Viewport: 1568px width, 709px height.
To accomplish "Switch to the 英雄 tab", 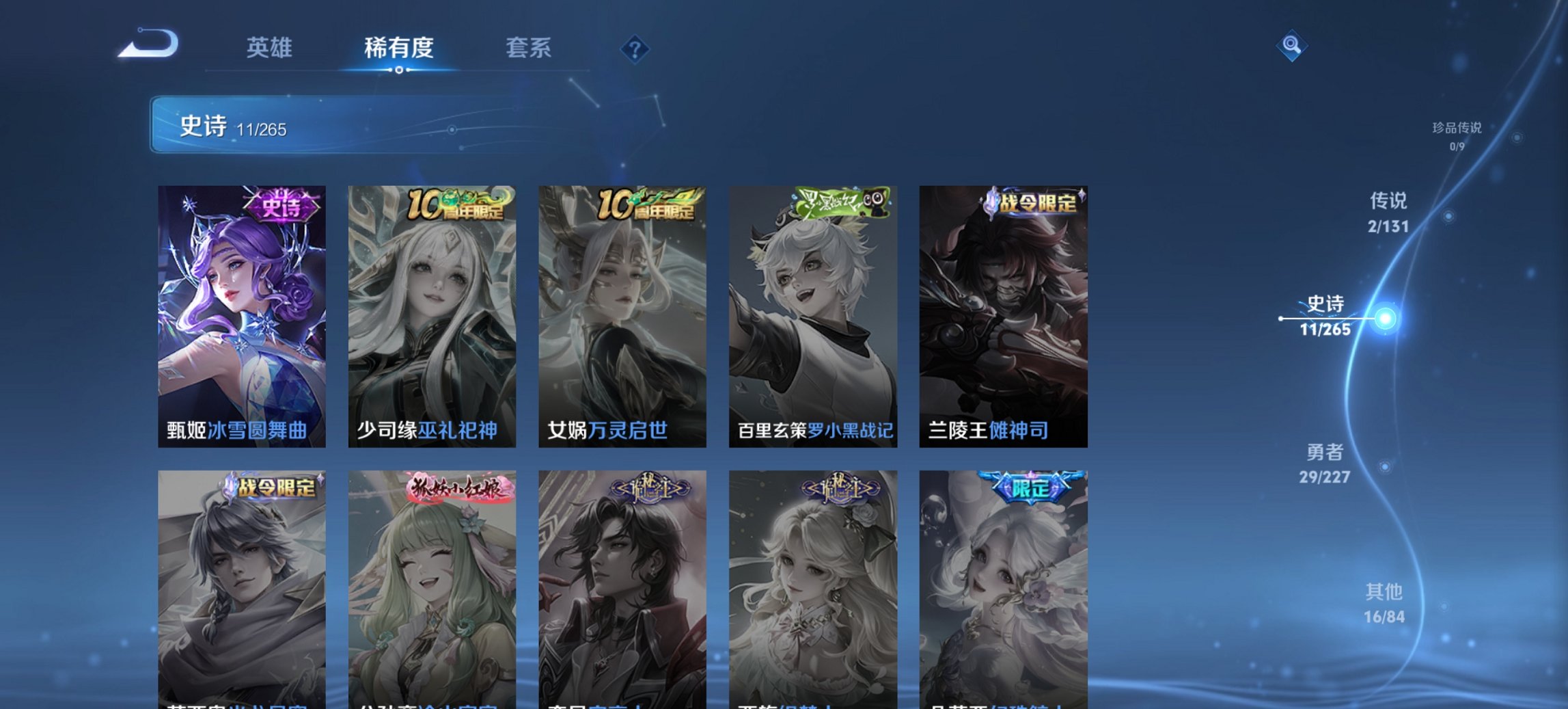I will (x=271, y=48).
